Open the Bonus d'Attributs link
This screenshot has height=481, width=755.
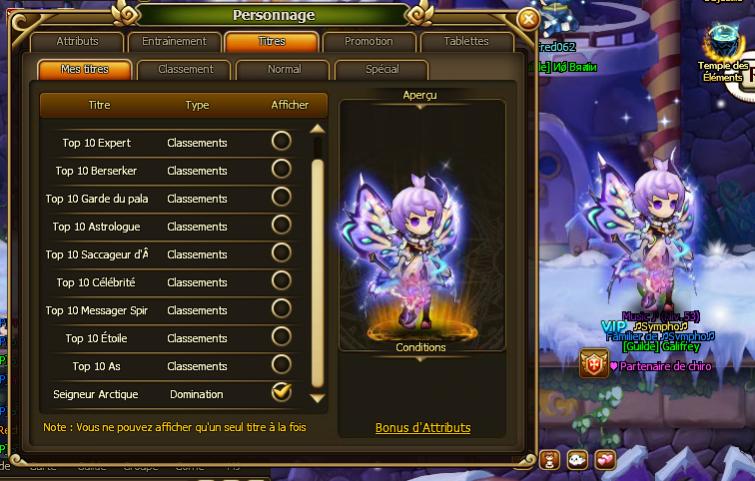[x=422, y=428]
